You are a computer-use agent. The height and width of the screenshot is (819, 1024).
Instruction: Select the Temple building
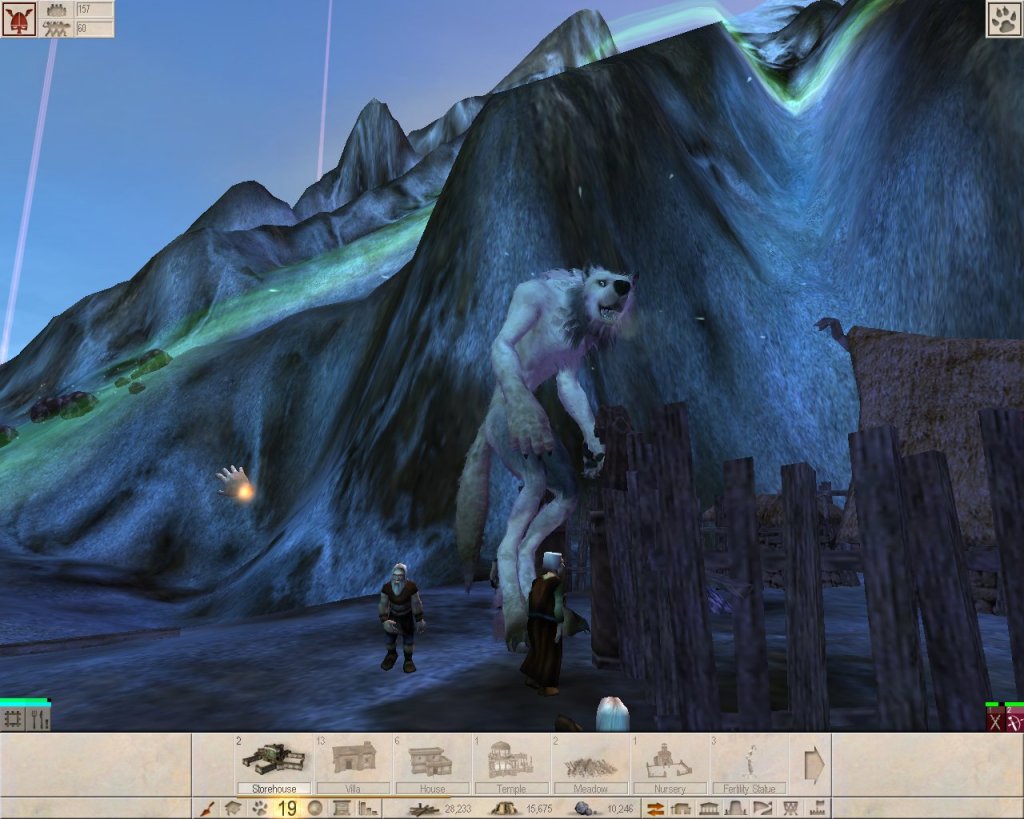pos(510,760)
